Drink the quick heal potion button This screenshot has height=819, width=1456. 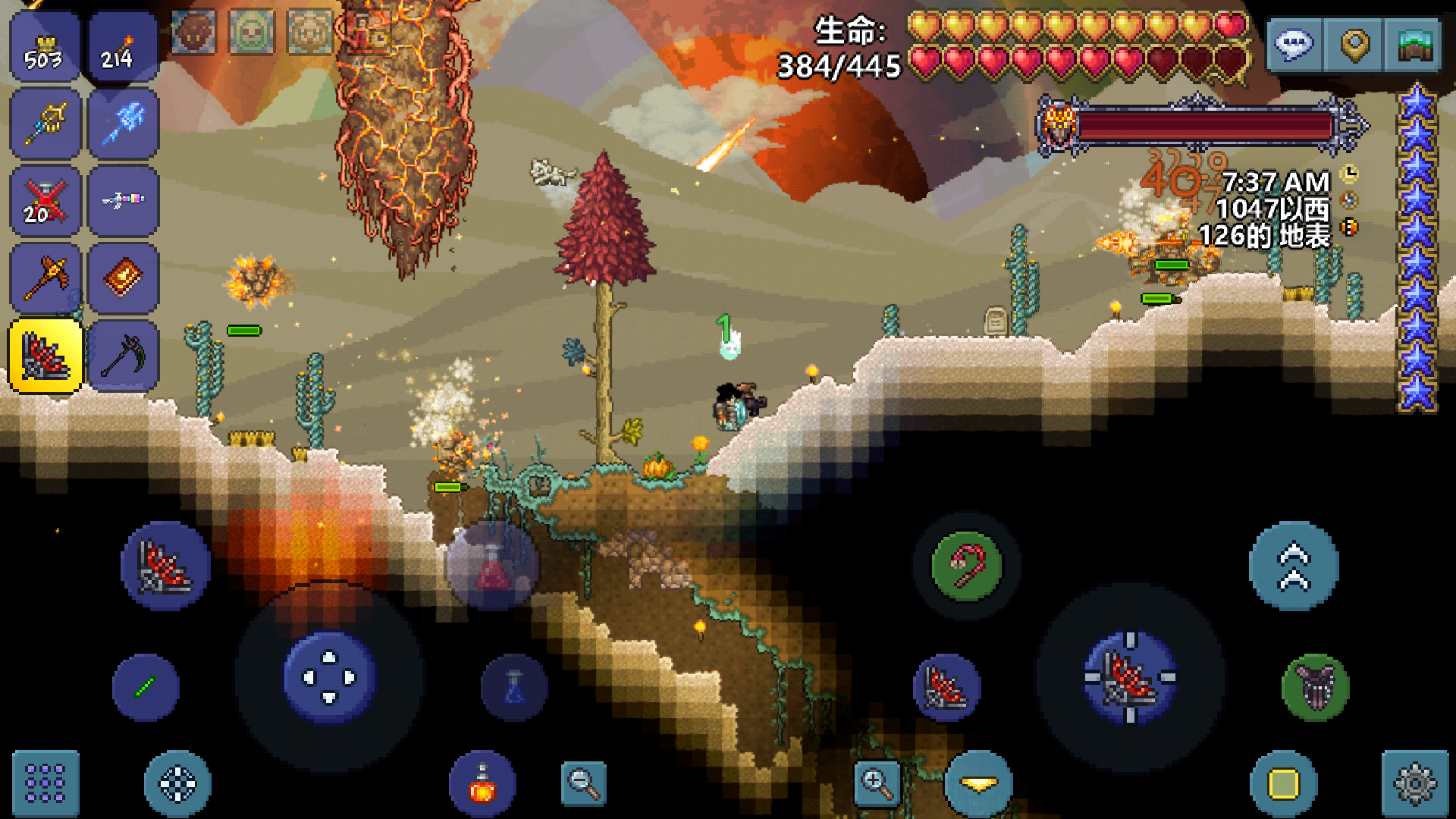[482, 783]
